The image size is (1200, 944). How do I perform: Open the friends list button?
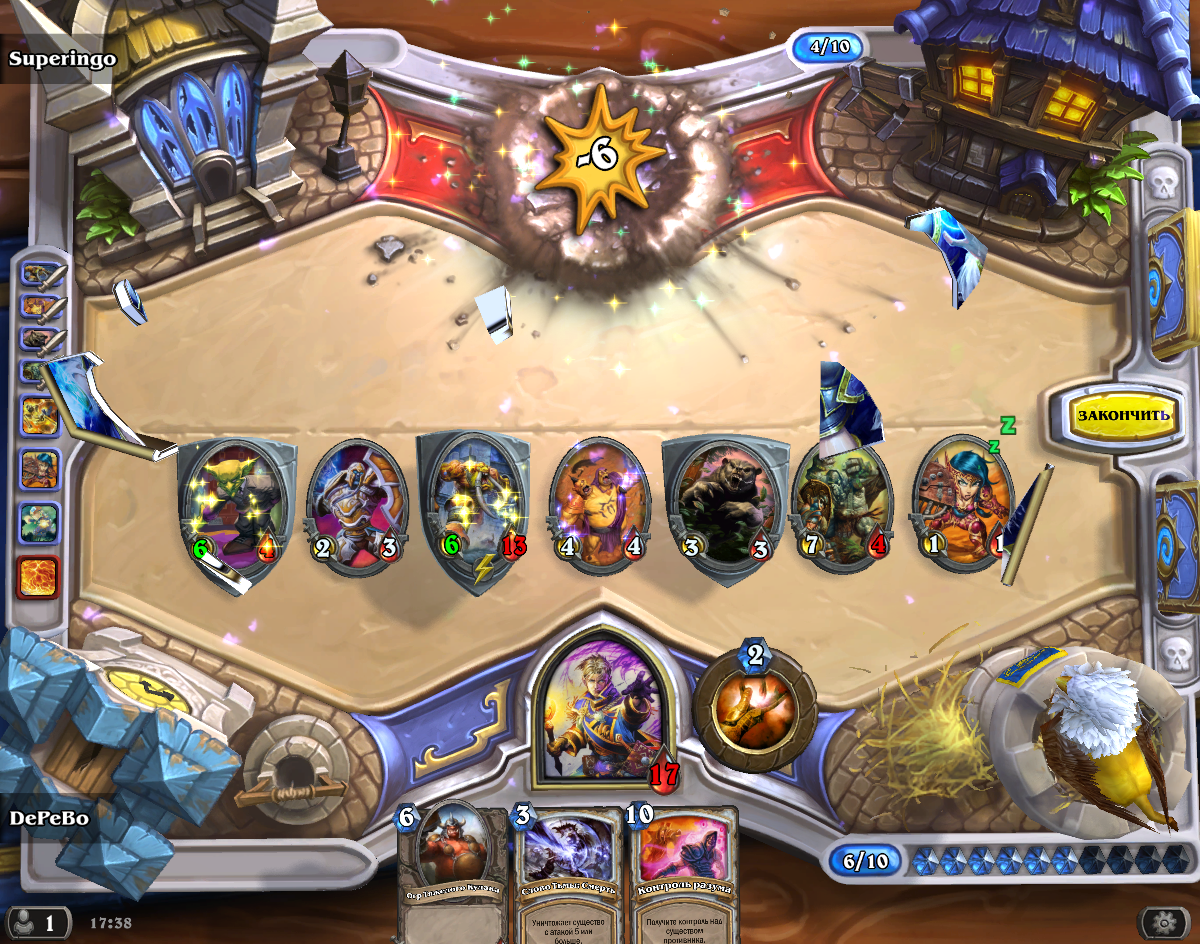coord(36,921)
